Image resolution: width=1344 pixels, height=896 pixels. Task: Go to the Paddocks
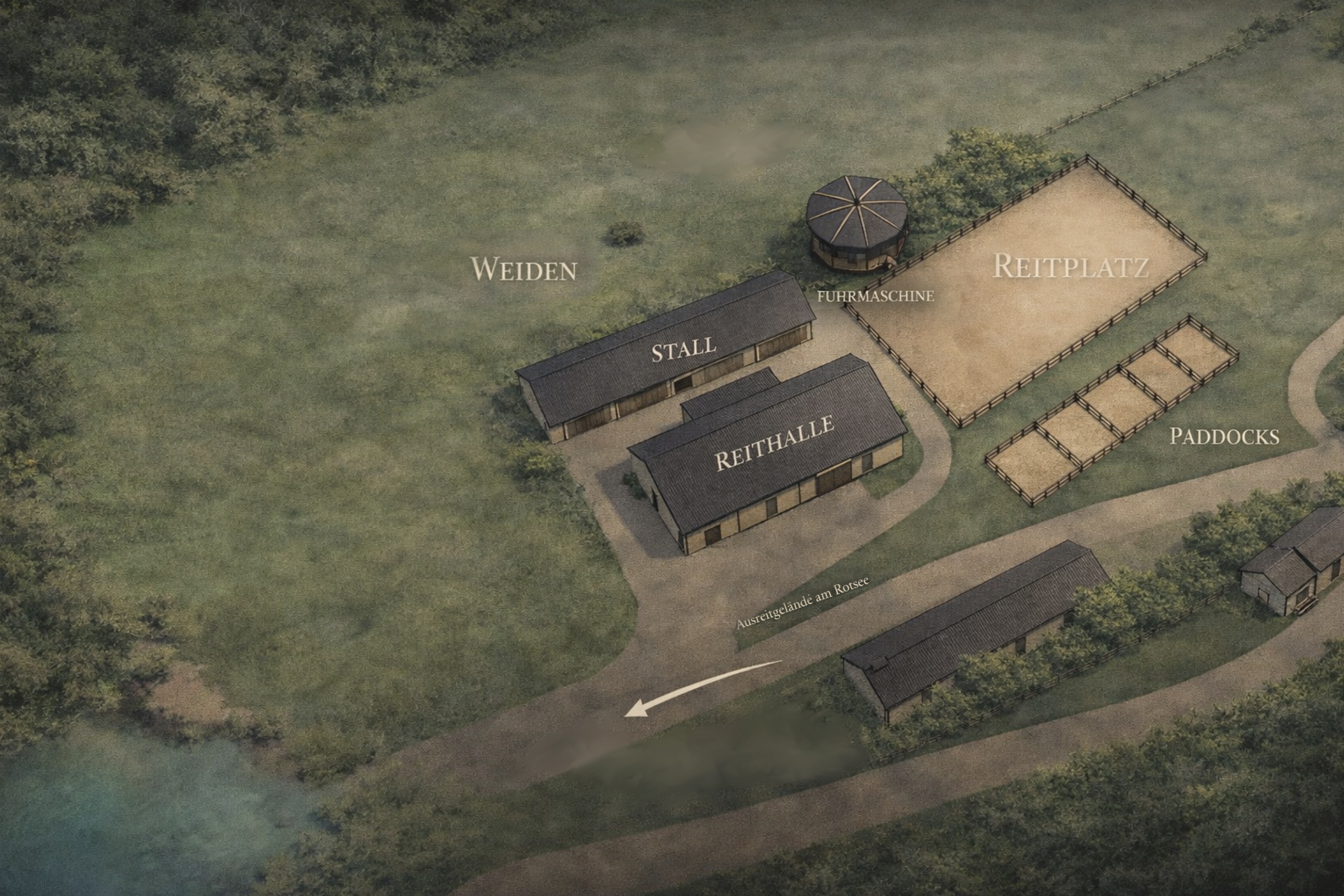click(x=1224, y=436)
